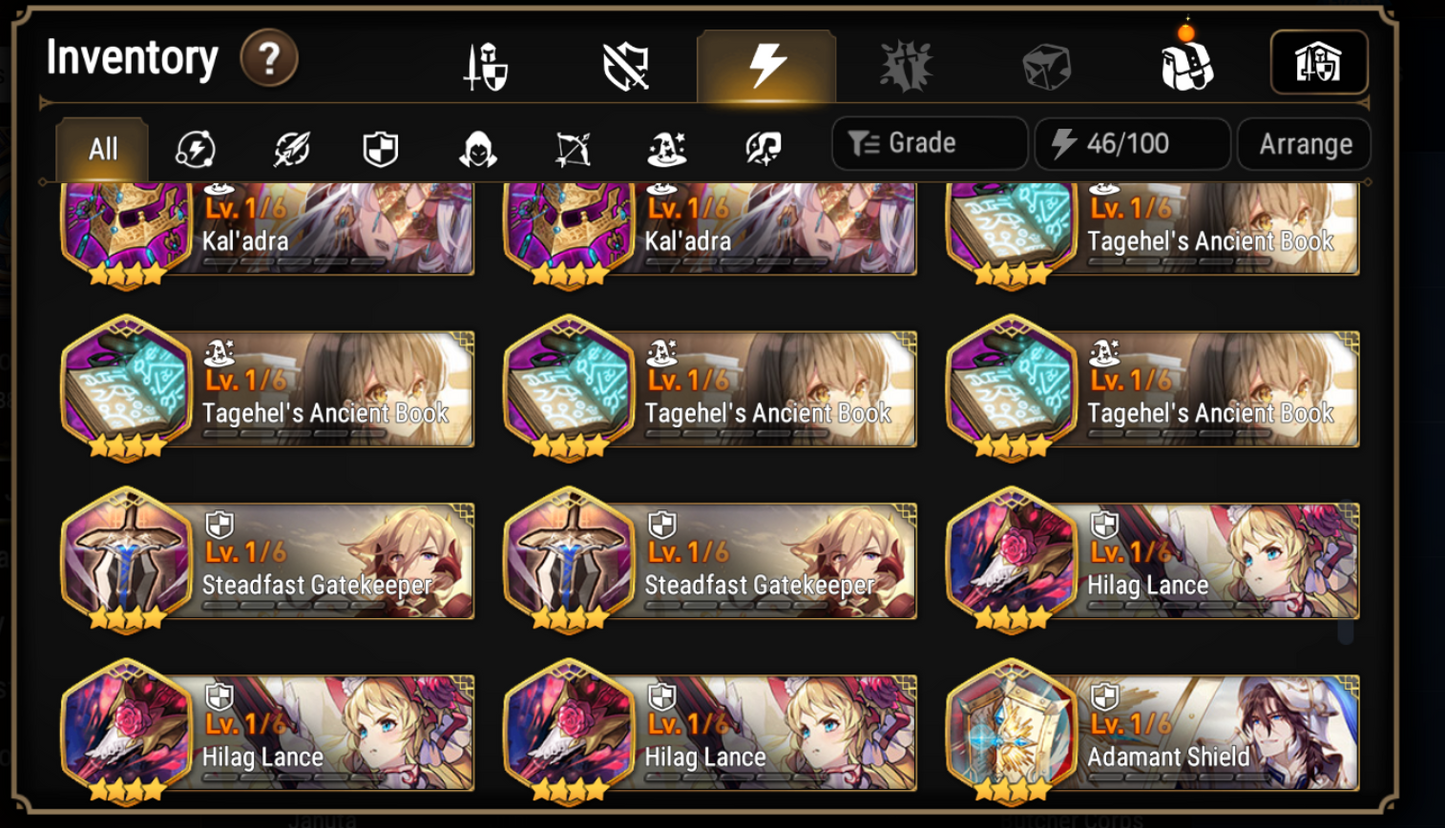Return home using the top-right building button

[1320, 62]
